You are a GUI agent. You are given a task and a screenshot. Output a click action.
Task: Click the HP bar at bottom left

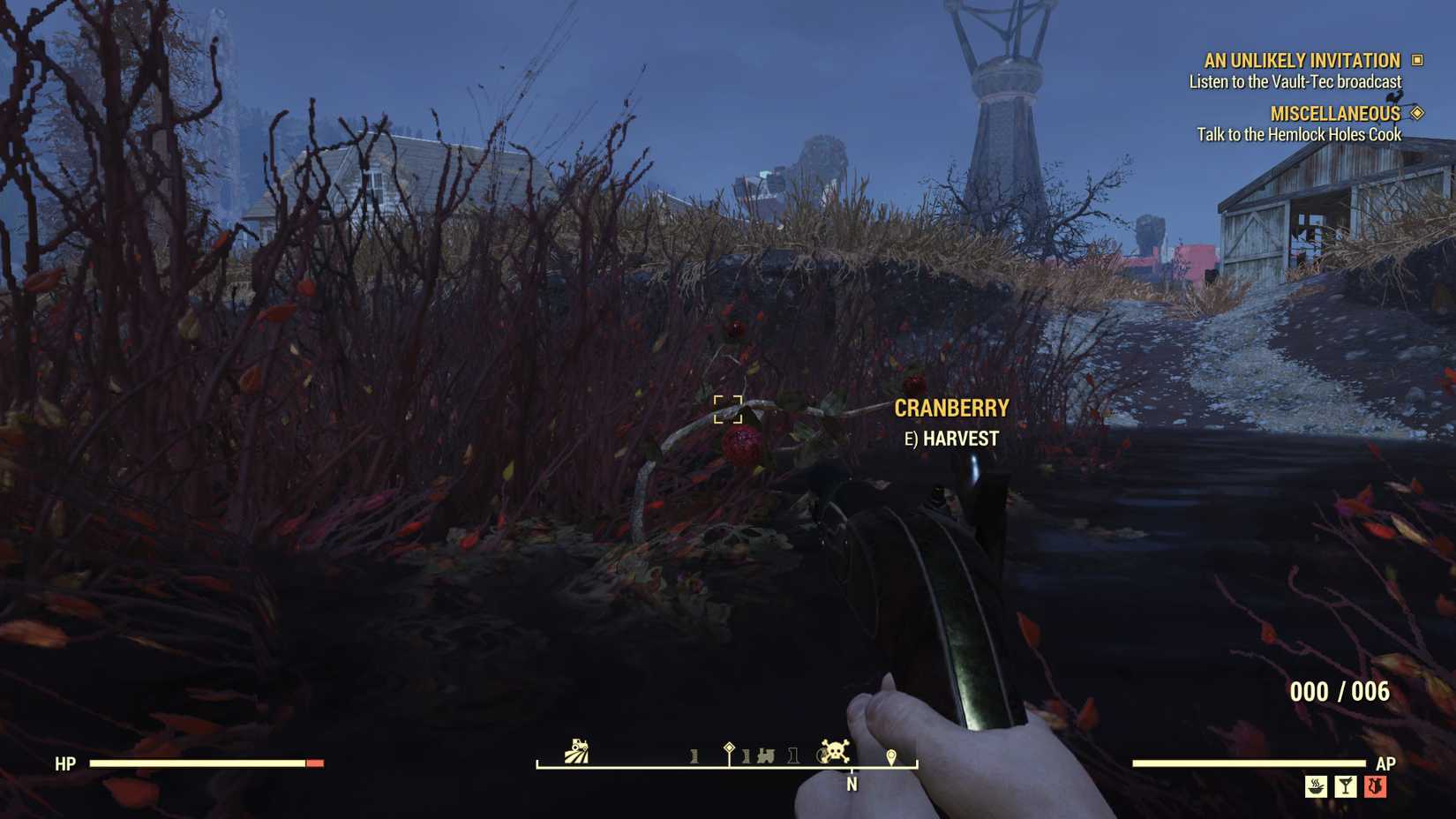(203, 763)
